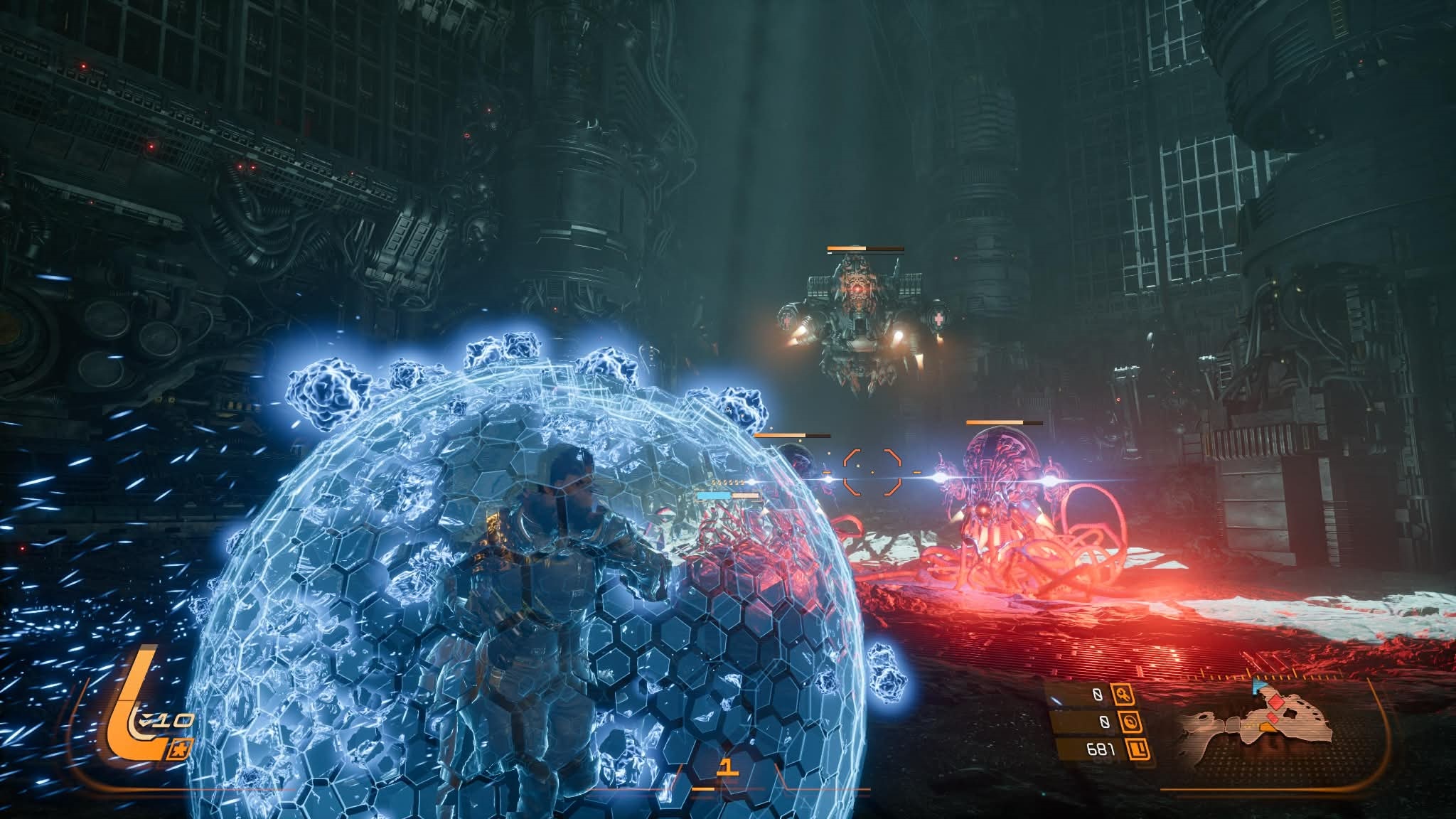Click the L currency icon beside 681
Viewport: 1456px width, 819px height.
[x=1137, y=748]
